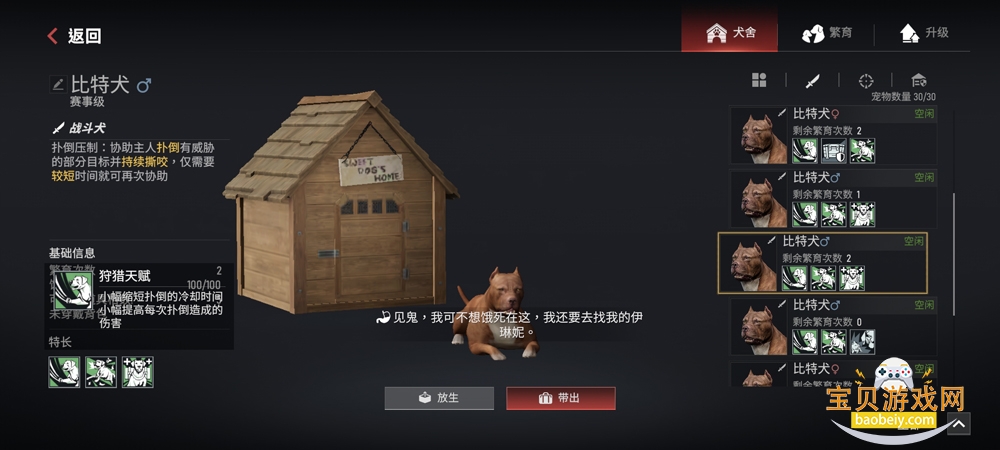Viewport: 1000px width, 450px height.
Task: Open the 升级 upgrade tab
Action: (924, 33)
